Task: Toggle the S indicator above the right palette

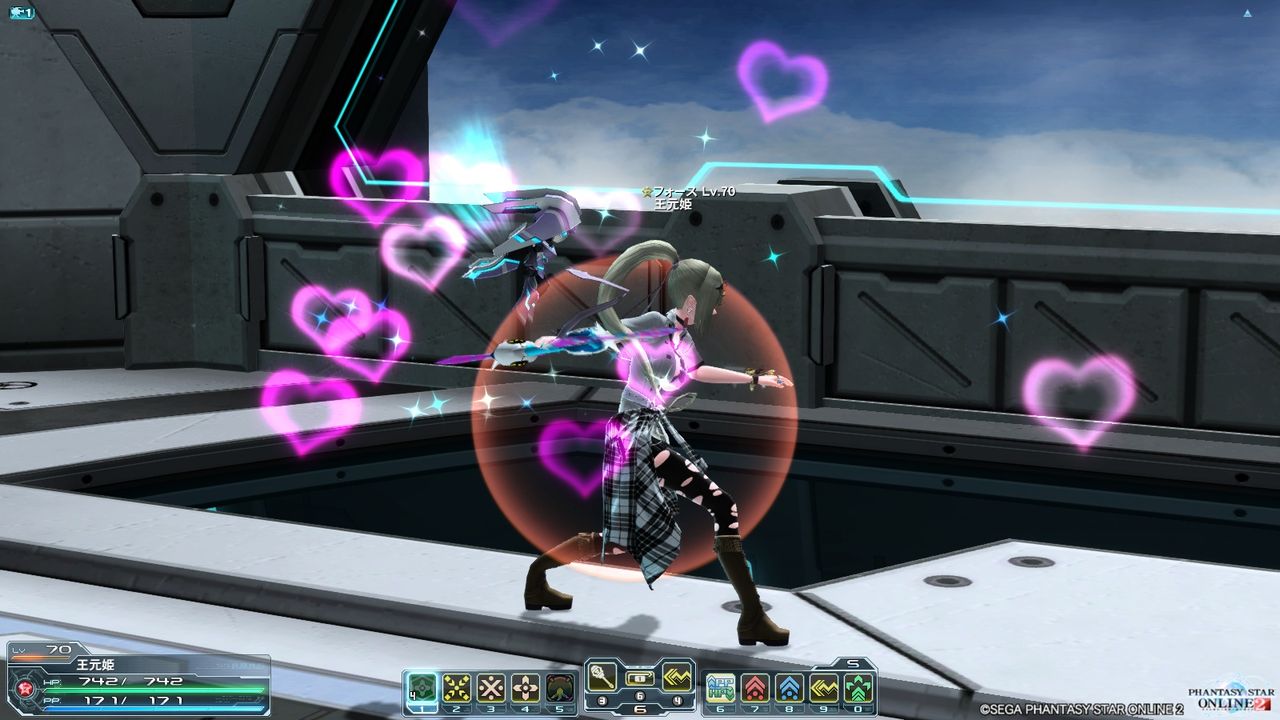Action: click(x=851, y=662)
